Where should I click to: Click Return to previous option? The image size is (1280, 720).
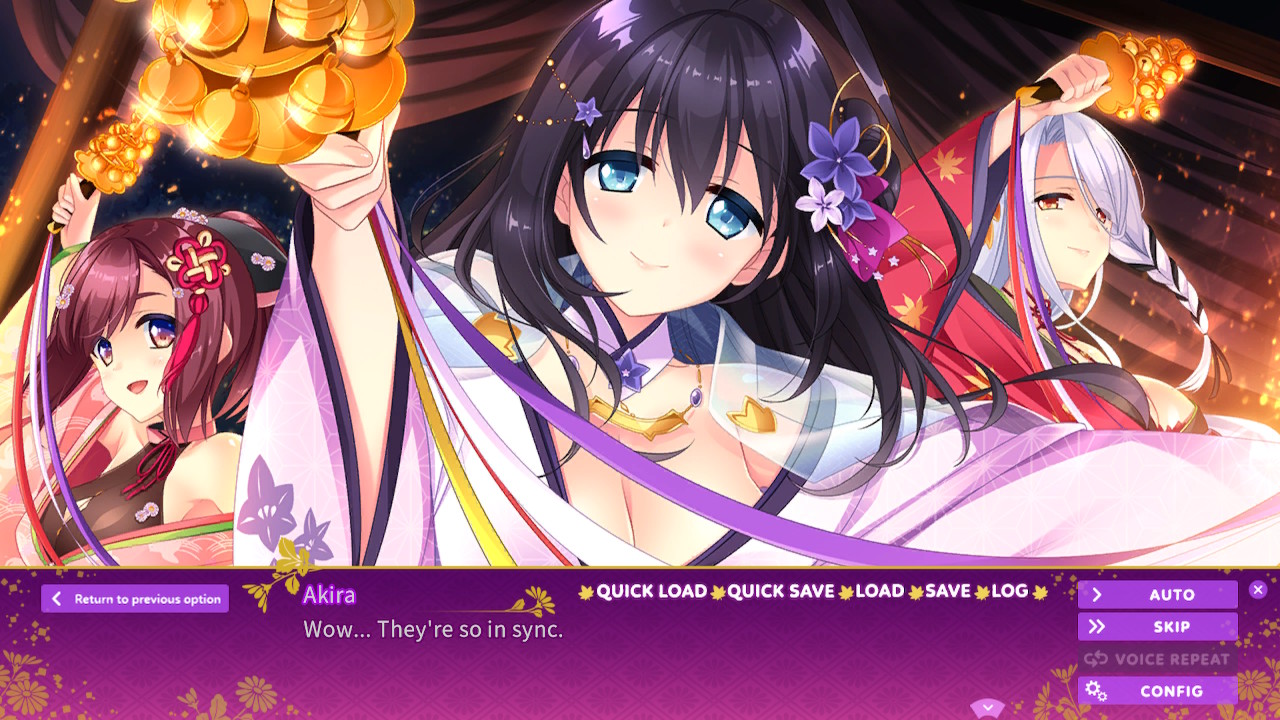[x=135, y=598]
